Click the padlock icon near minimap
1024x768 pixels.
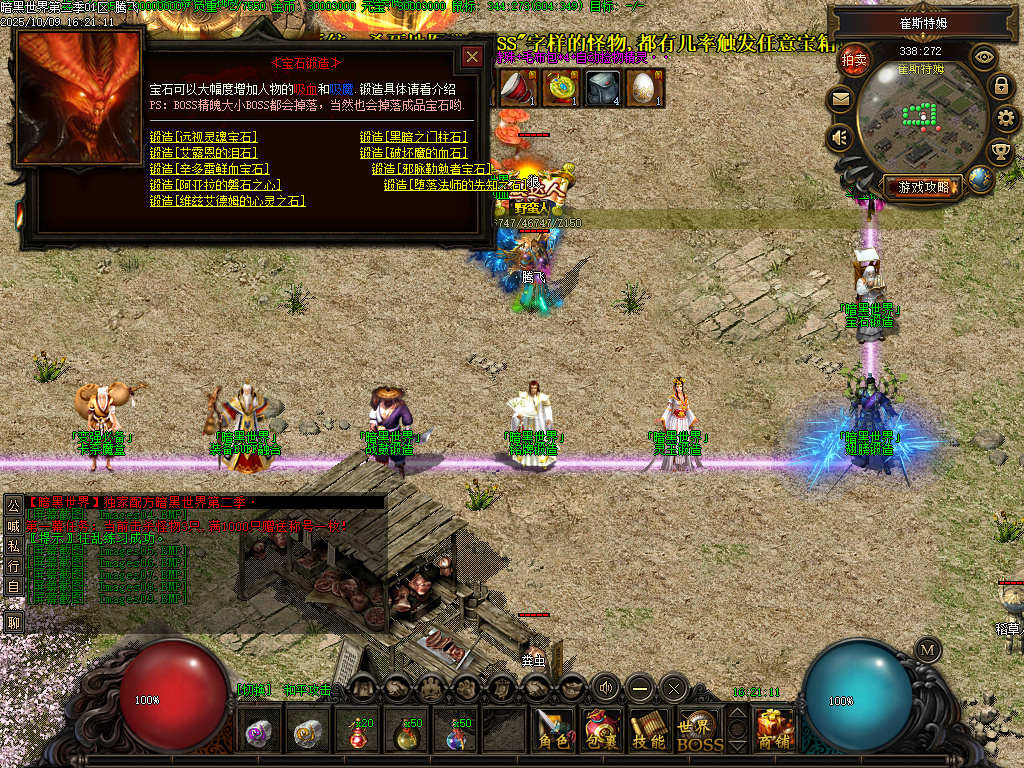(1000, 86)
